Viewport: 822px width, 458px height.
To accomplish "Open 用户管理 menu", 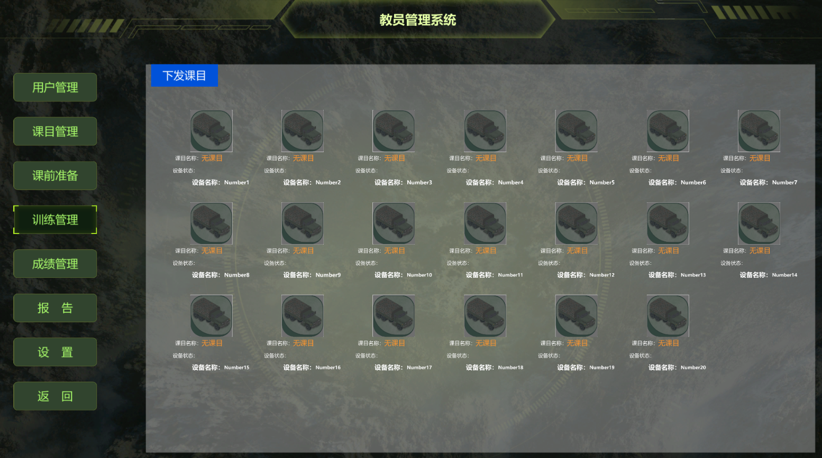I will pos(55,87).
